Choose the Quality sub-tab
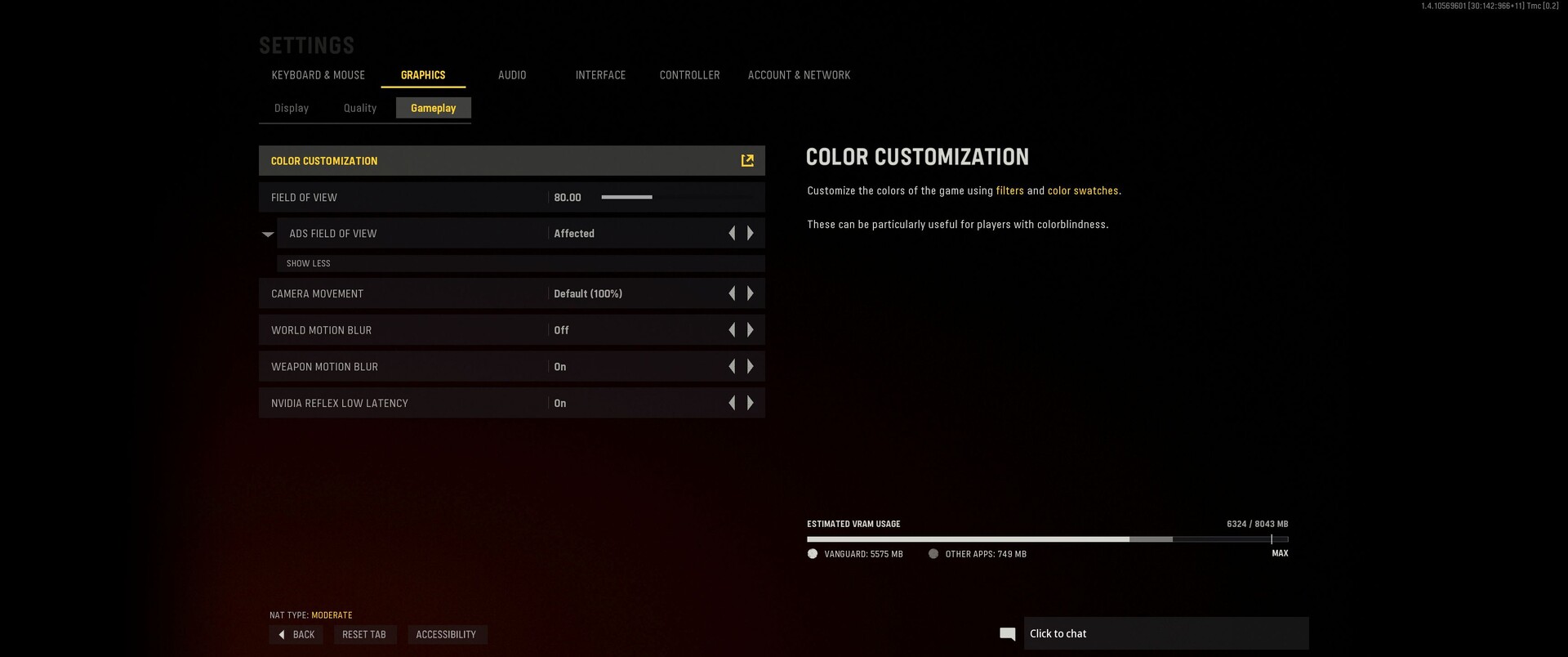The image size is (1568, 657). (360, 108)
